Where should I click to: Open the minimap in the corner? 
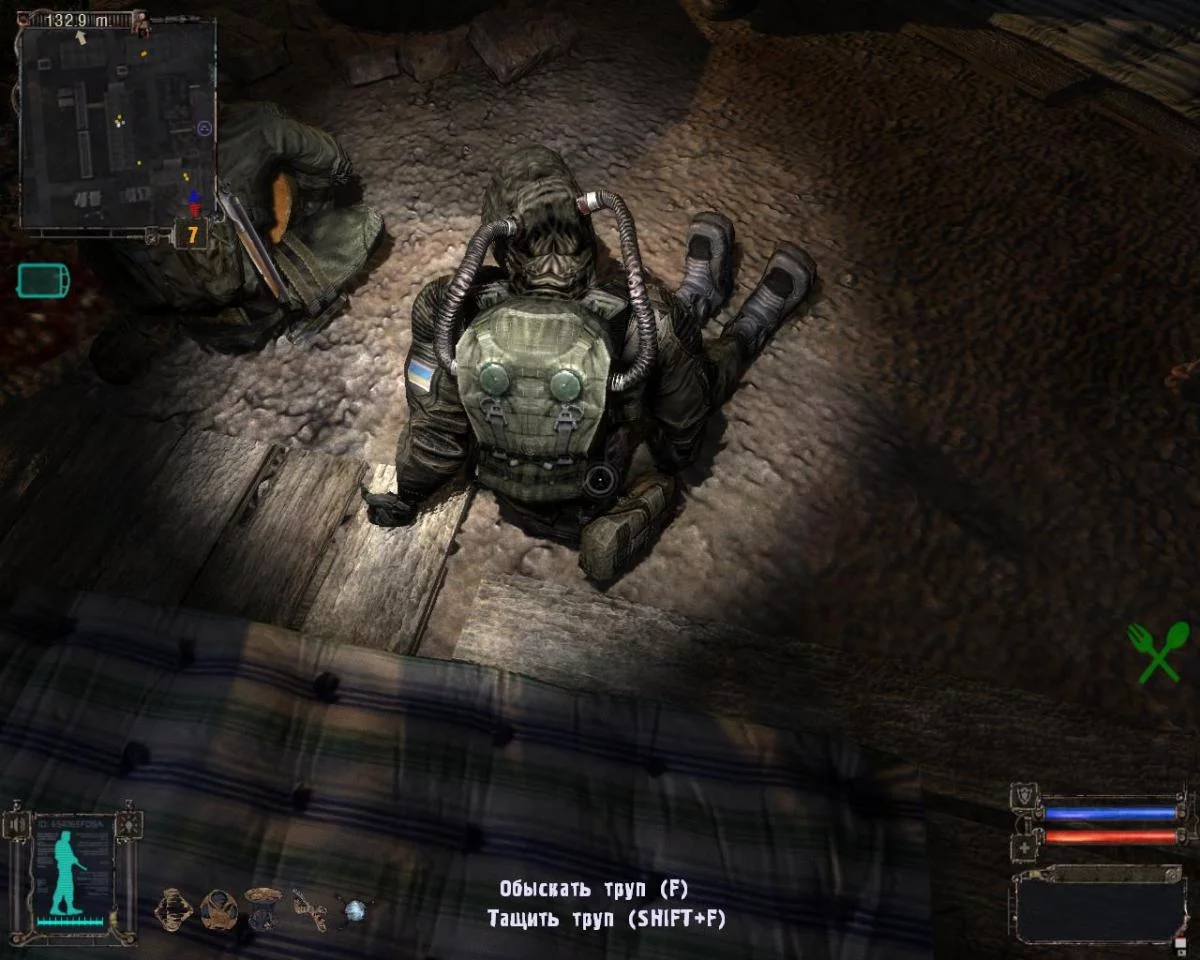click(117, 125)
